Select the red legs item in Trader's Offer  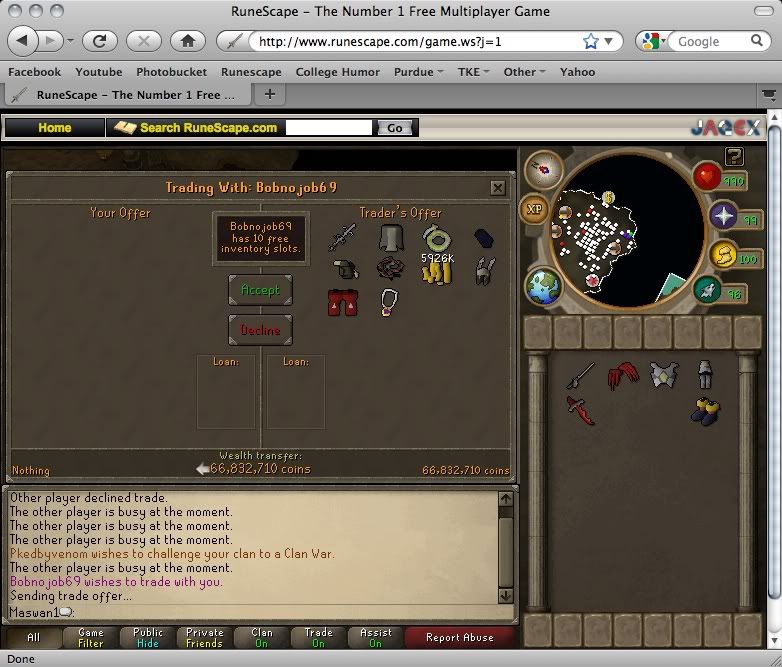(342, 302)
